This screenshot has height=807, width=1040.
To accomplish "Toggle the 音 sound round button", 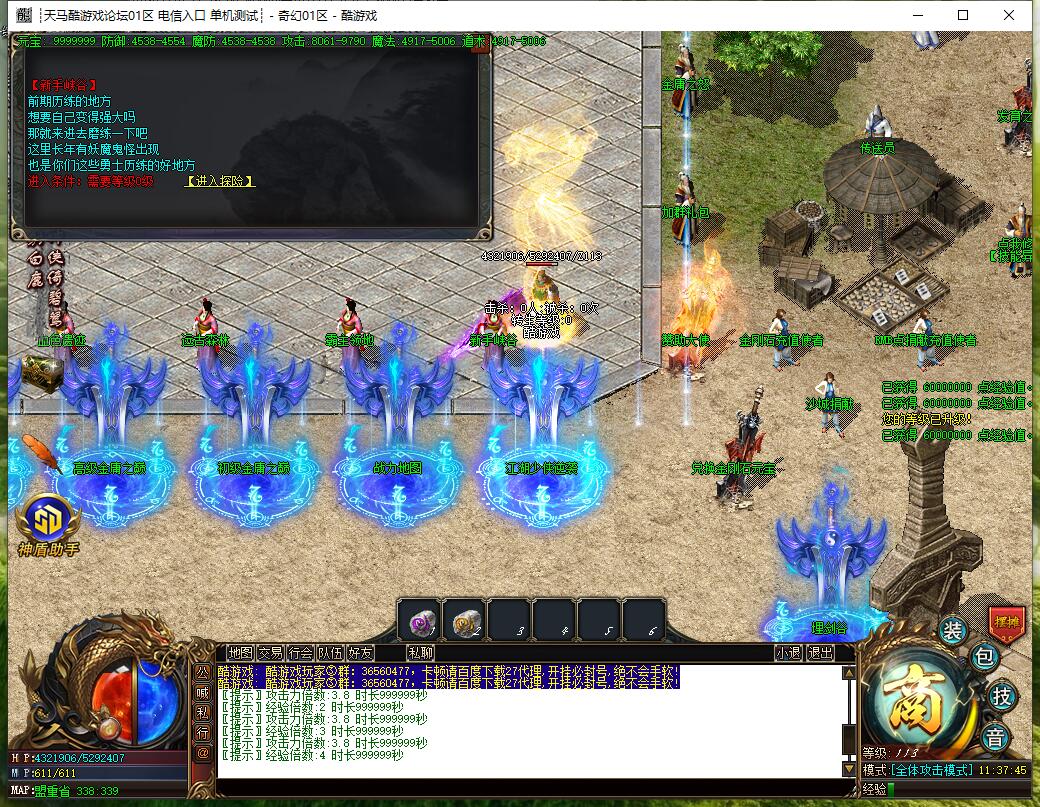I will tap(995, 738).
